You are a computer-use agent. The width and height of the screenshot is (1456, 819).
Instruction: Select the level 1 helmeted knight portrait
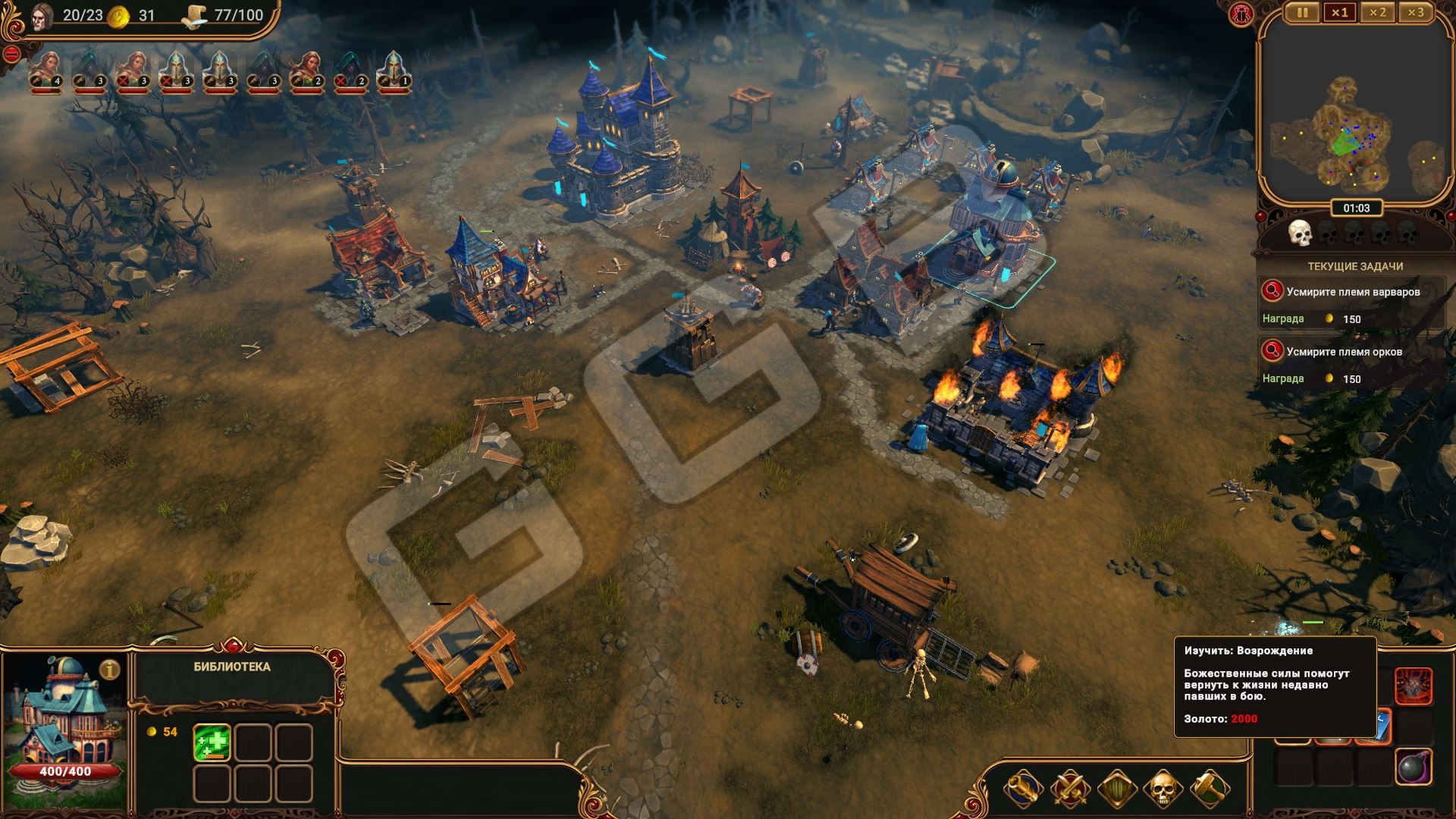point(394,71)
